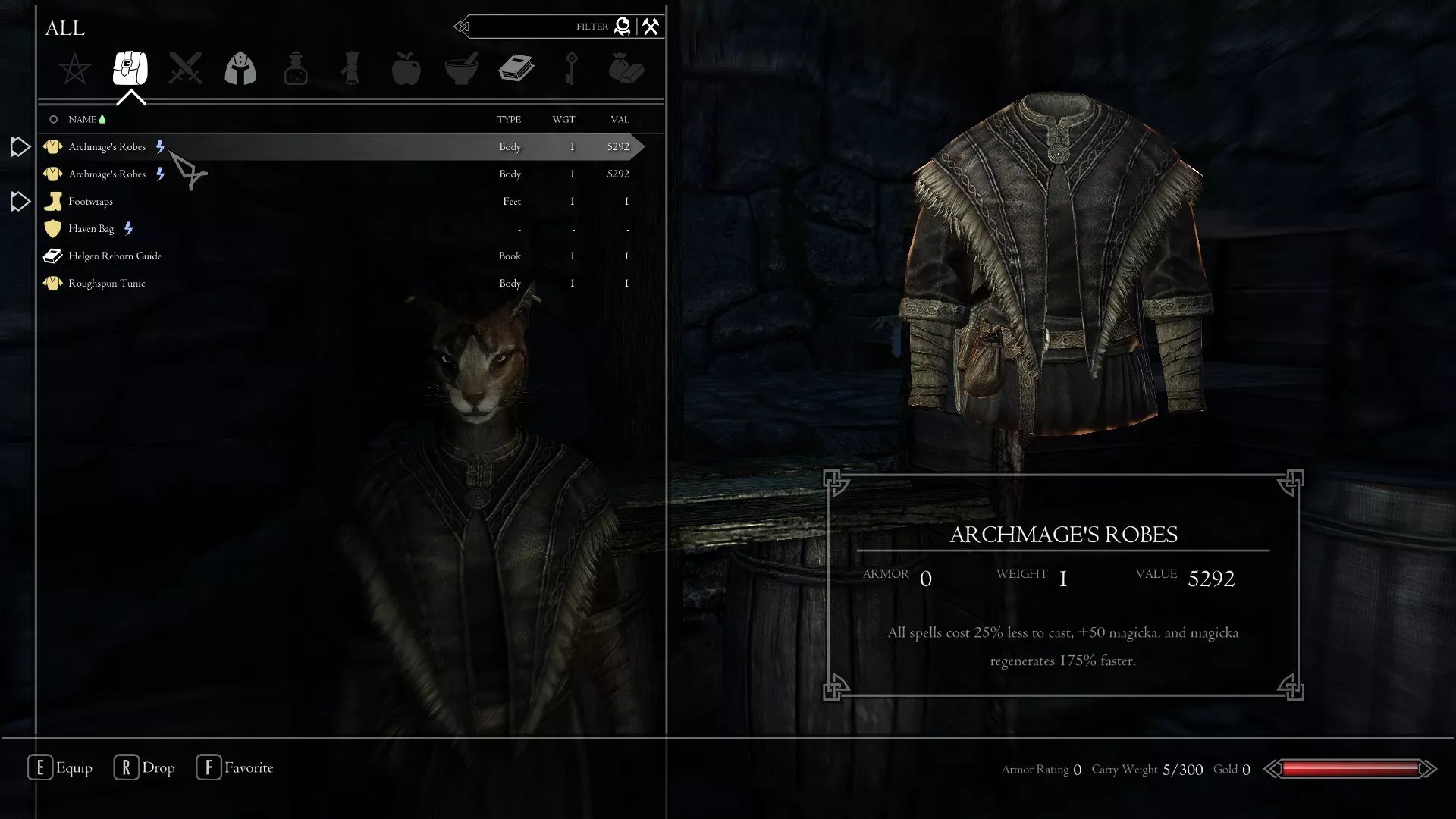
Task: Expand the upper arrow group on the left edge
Action: (x=19, y=146)
